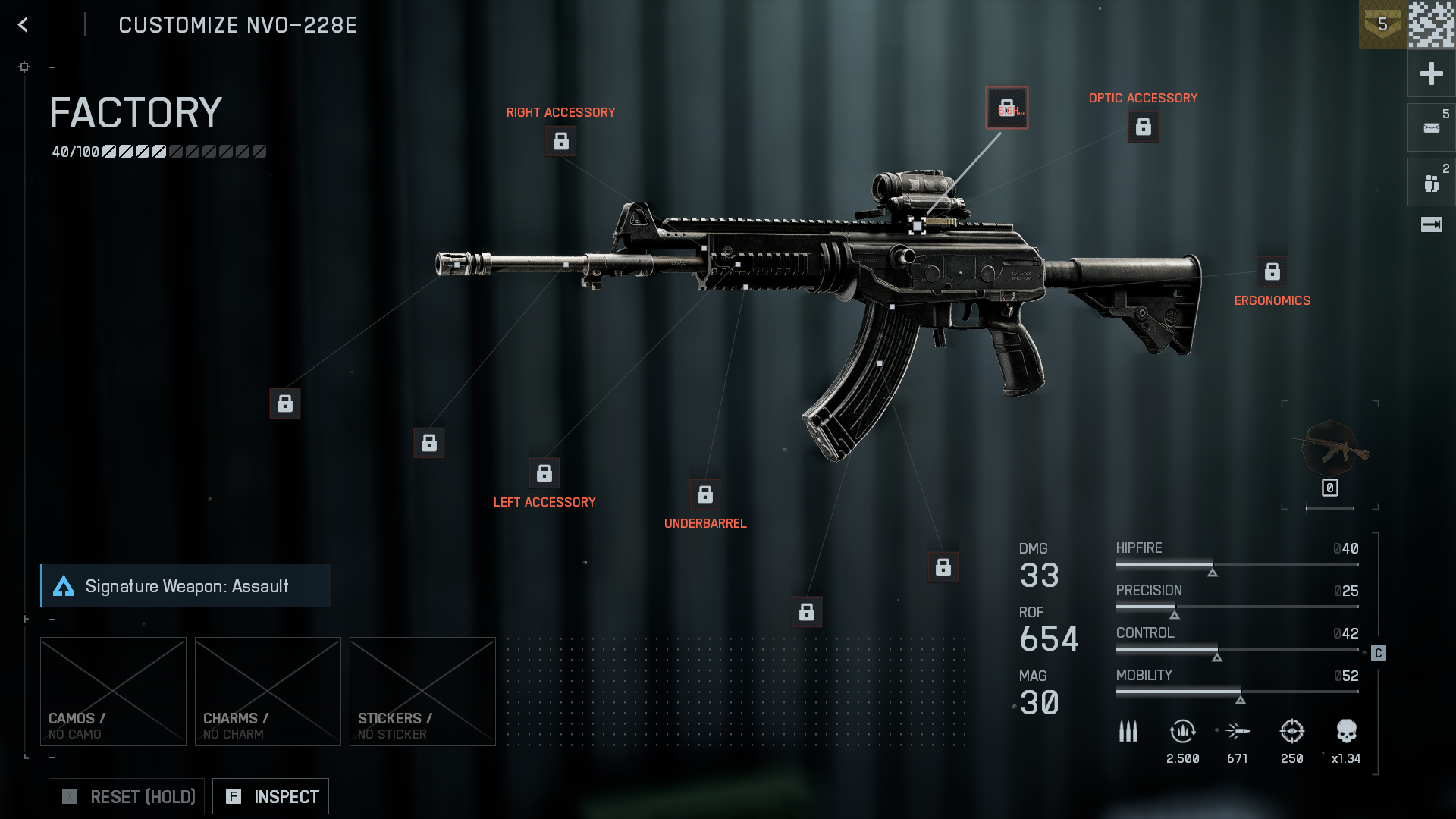Open the mail icon with 5 notifications
1456x819 pixels.
[1431, 127]
